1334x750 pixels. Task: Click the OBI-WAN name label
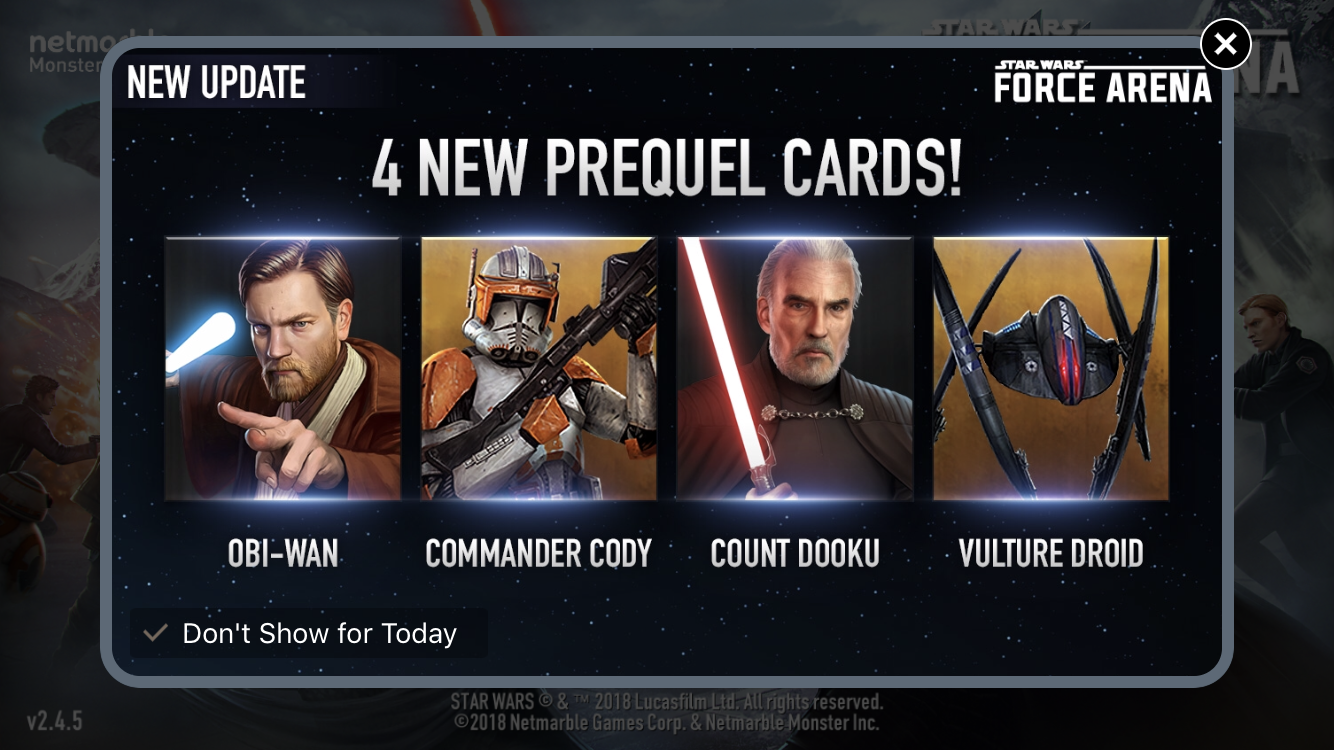[282, 555]
